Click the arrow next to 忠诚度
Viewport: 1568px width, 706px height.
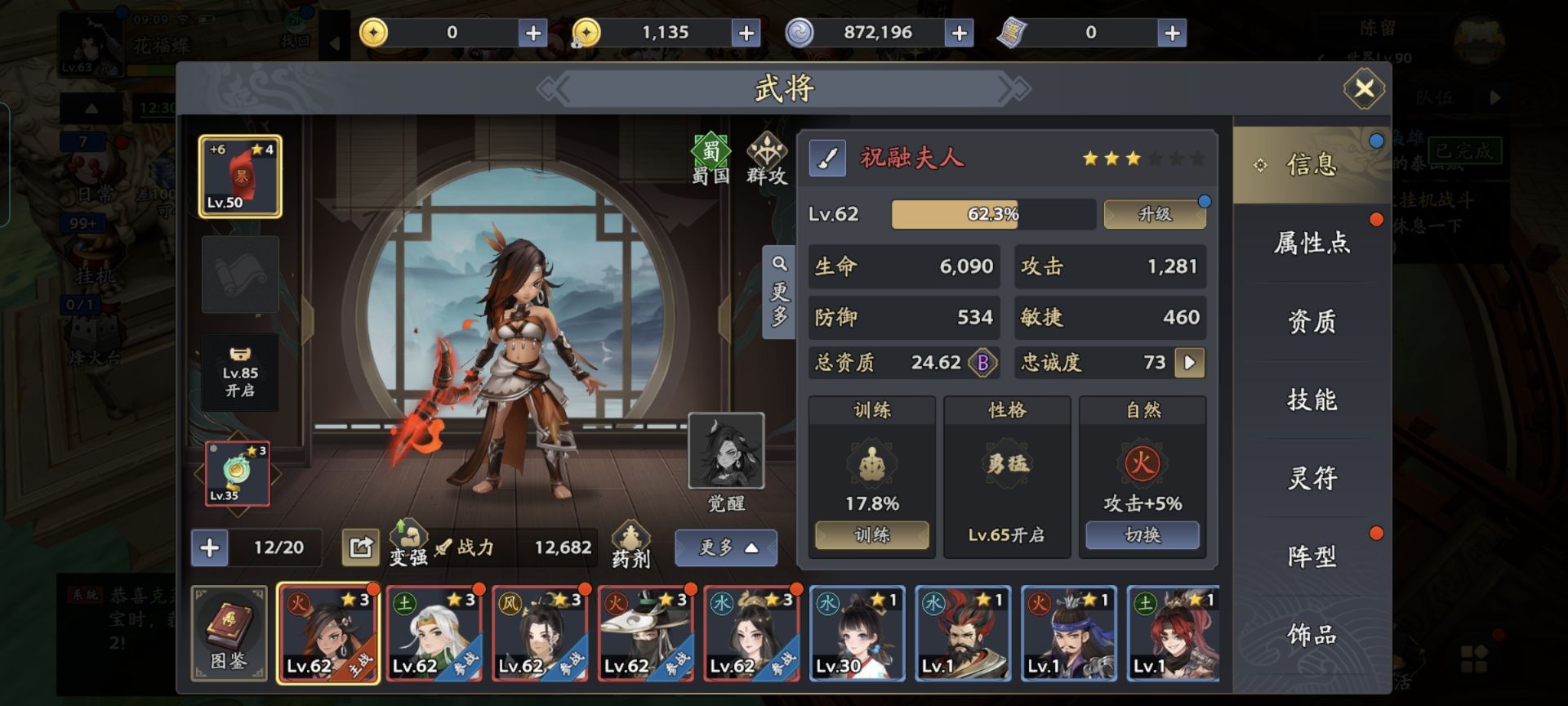[1189, 363]
